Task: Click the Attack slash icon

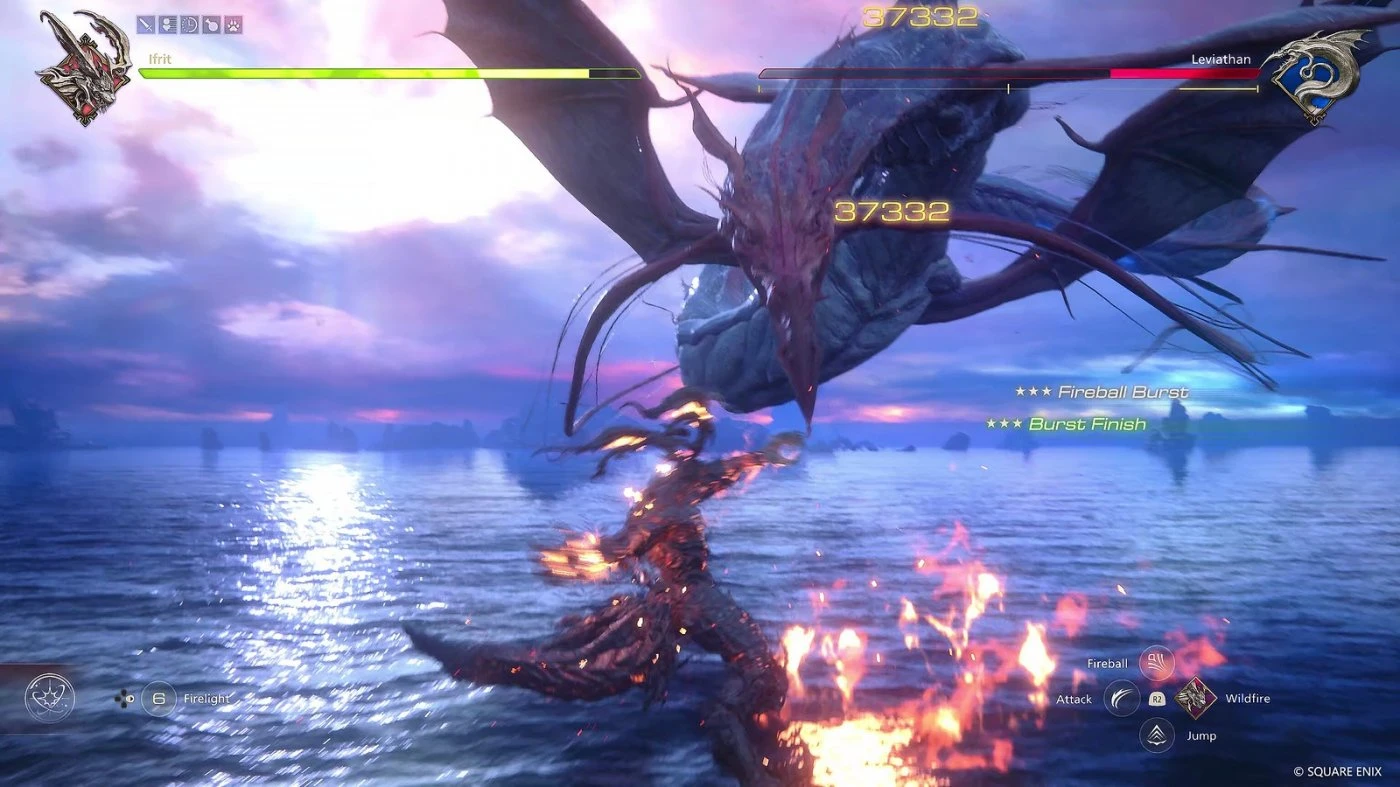Action: (x=1121, y=698)
